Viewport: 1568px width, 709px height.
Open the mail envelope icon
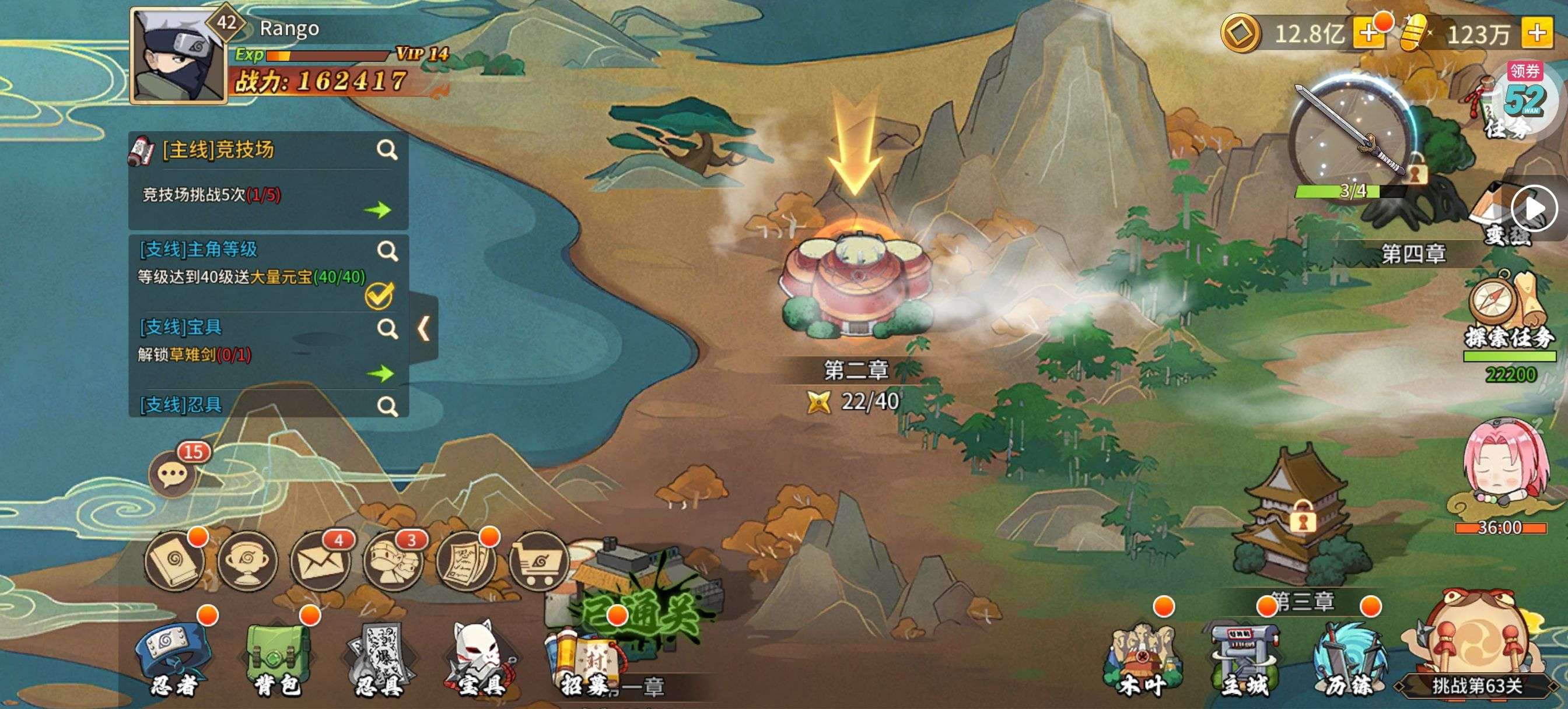tap(320, 561)
